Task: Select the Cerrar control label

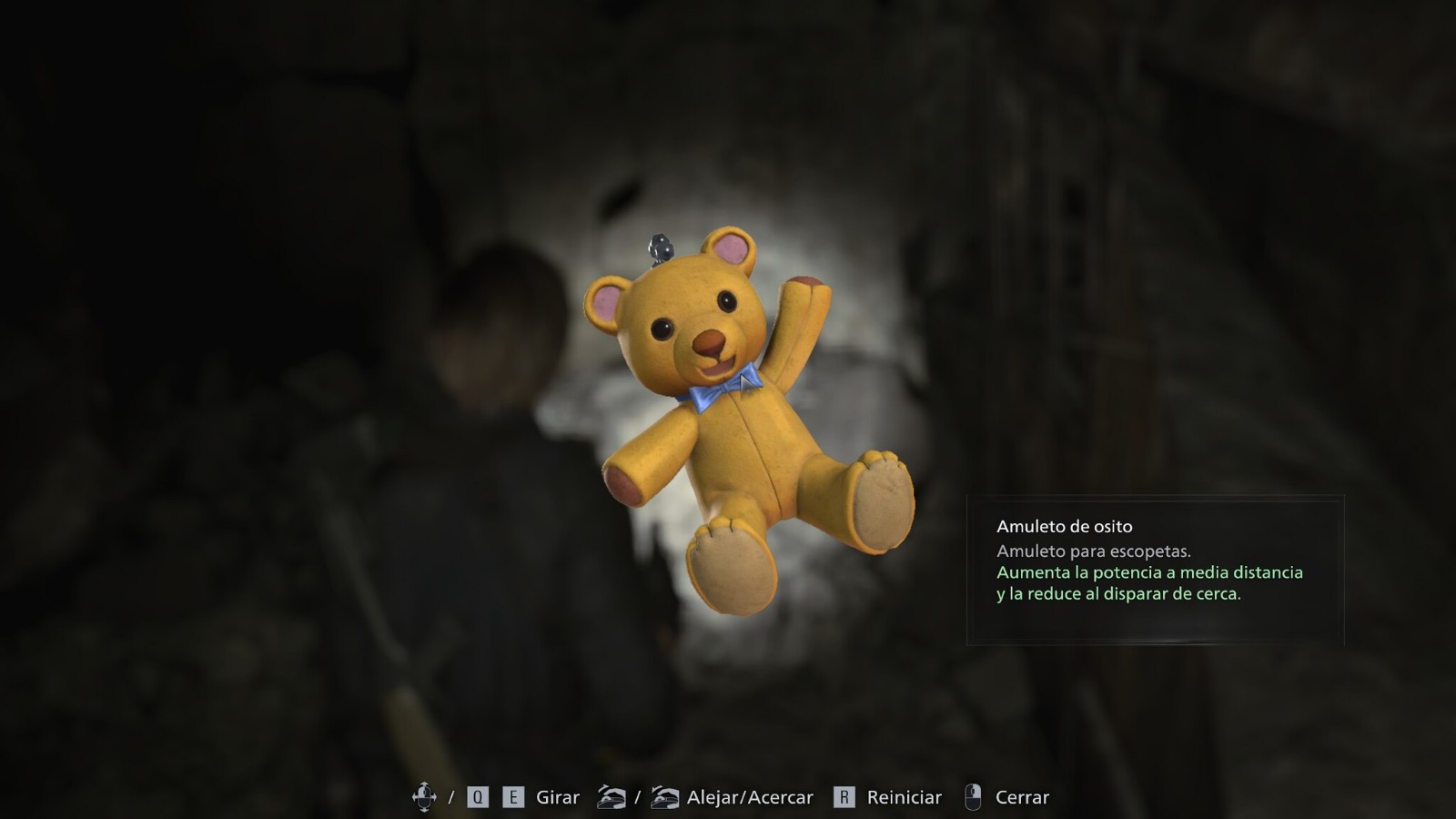Action: (x=1021, y=797)
